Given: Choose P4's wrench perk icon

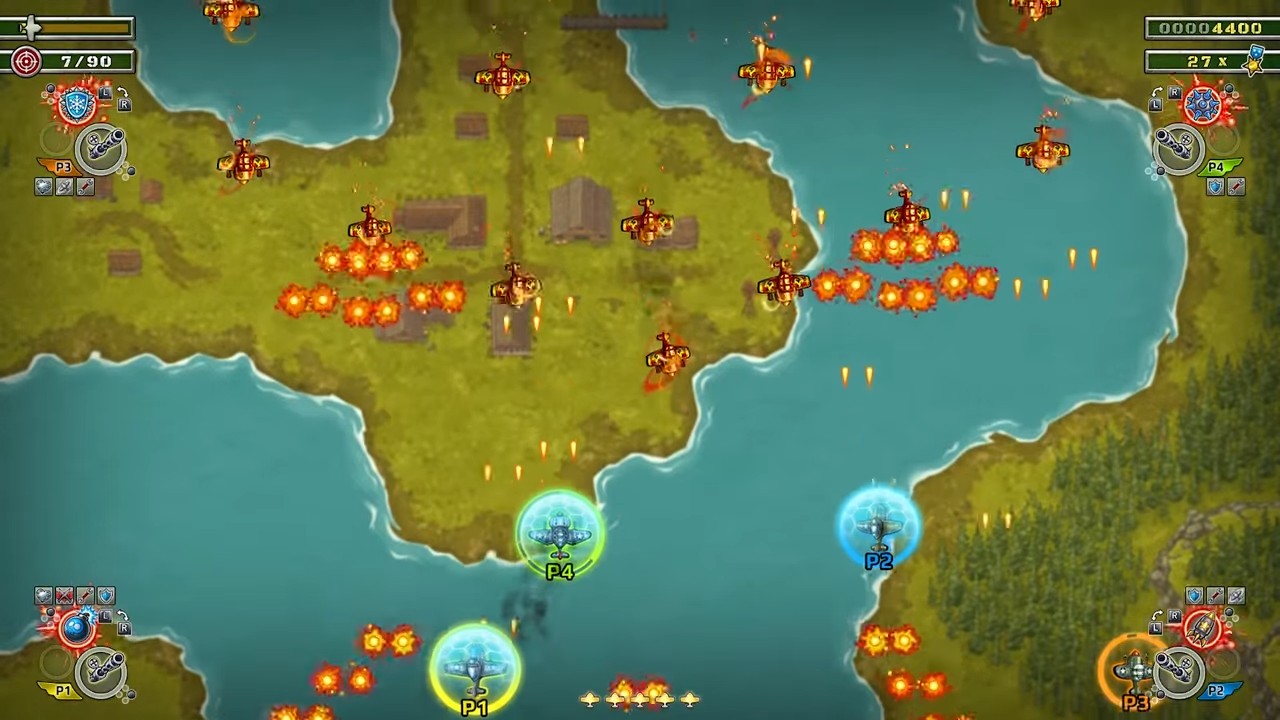Looking at the screenshot, I should tap(1236, 186).
